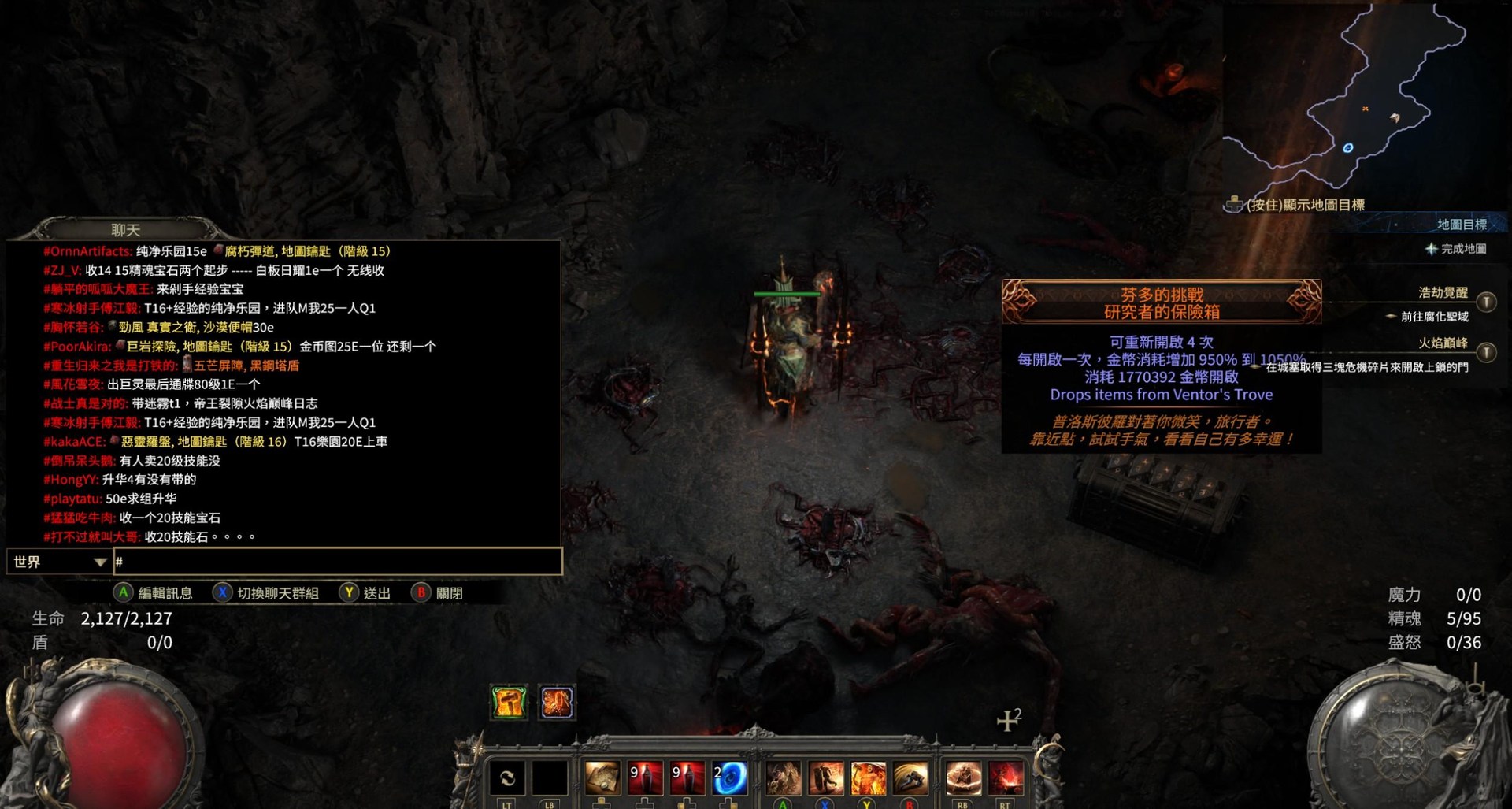Click the swap skill-set arrows slot
This screenshot has height=809, width=1512.
[507, 778]
